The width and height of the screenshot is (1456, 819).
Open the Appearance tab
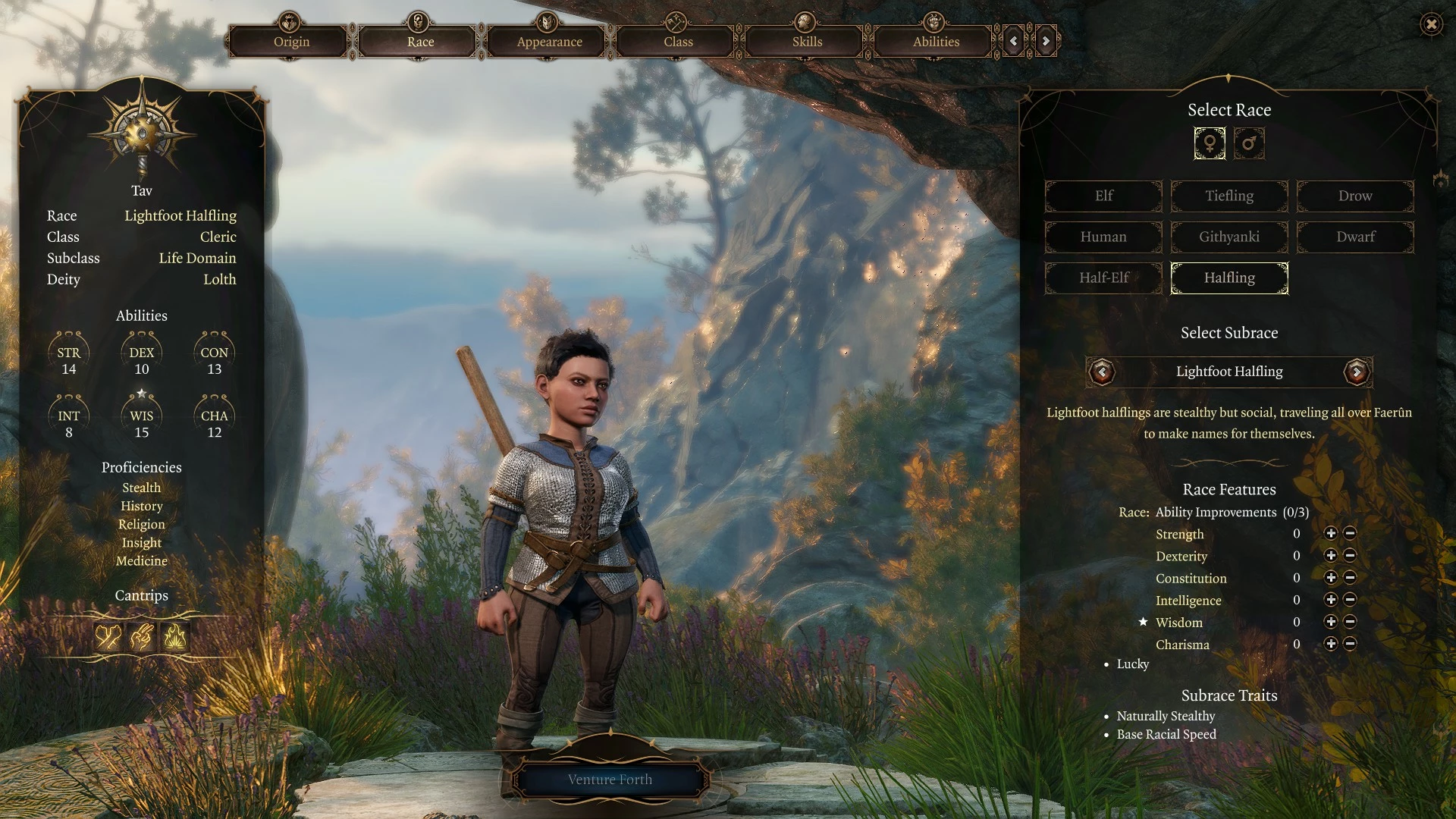[549, 42]
